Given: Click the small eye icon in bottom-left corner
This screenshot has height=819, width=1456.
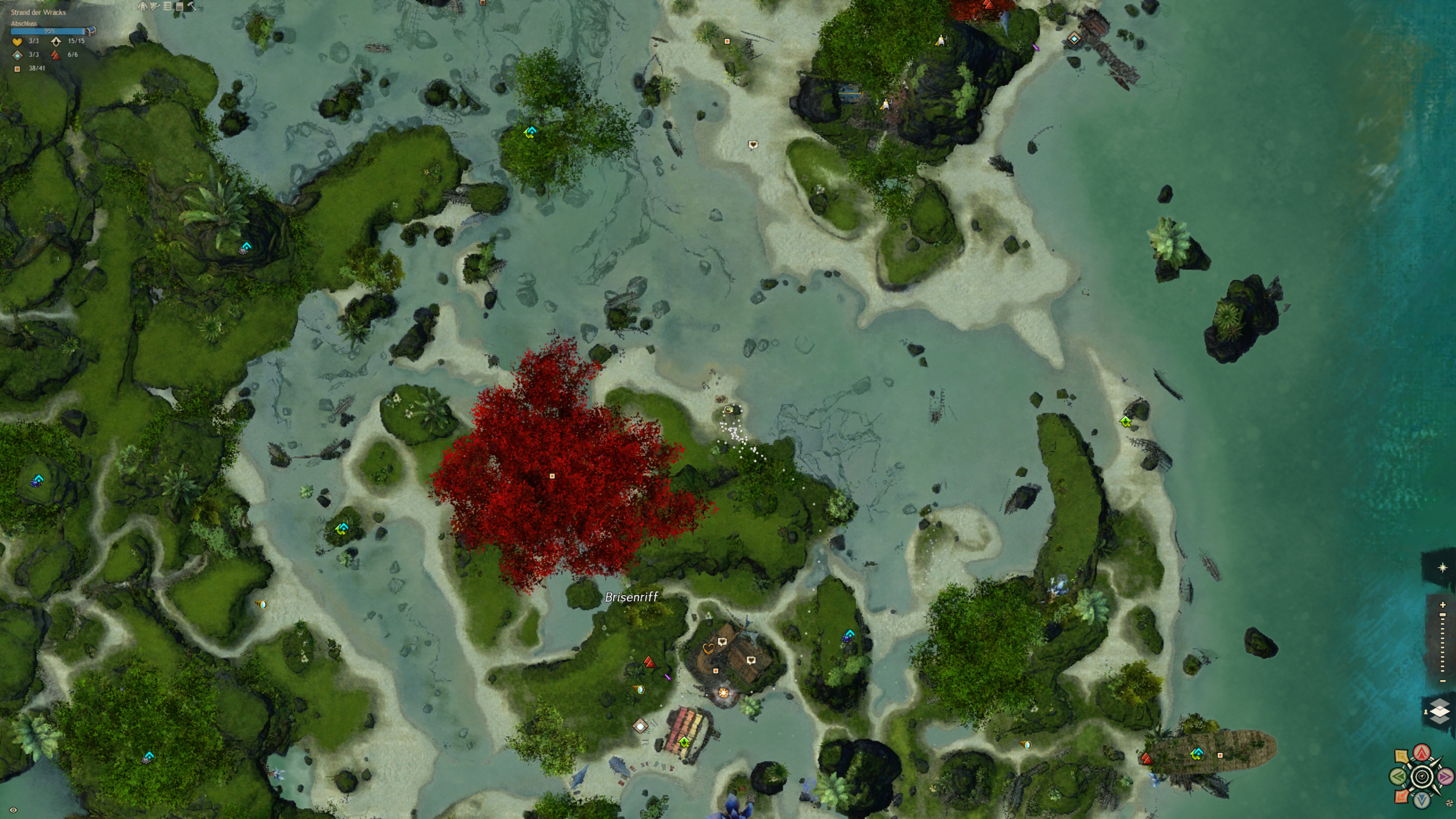Looking at the screenshot, I should pos(13,810).
